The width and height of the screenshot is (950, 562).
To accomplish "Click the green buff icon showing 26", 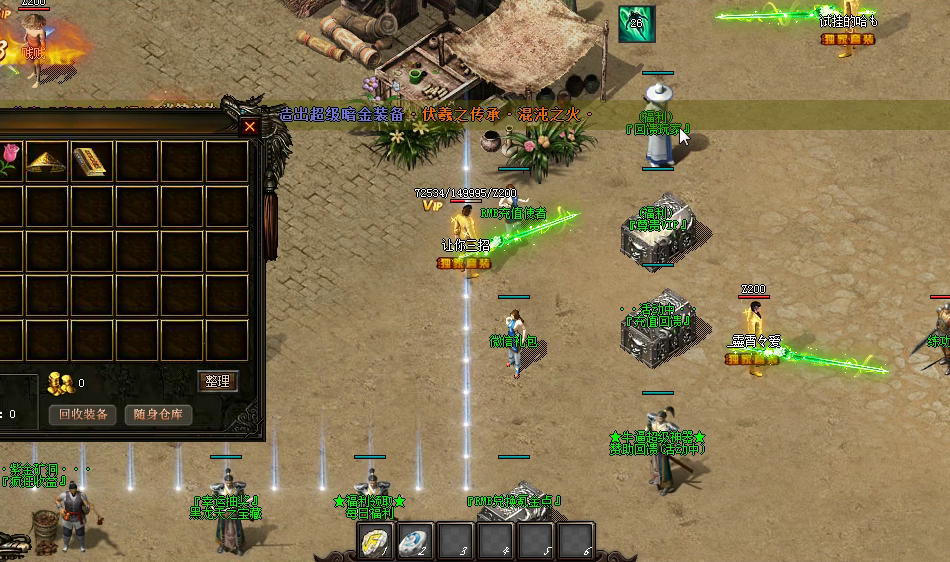I will click(636, 24).
